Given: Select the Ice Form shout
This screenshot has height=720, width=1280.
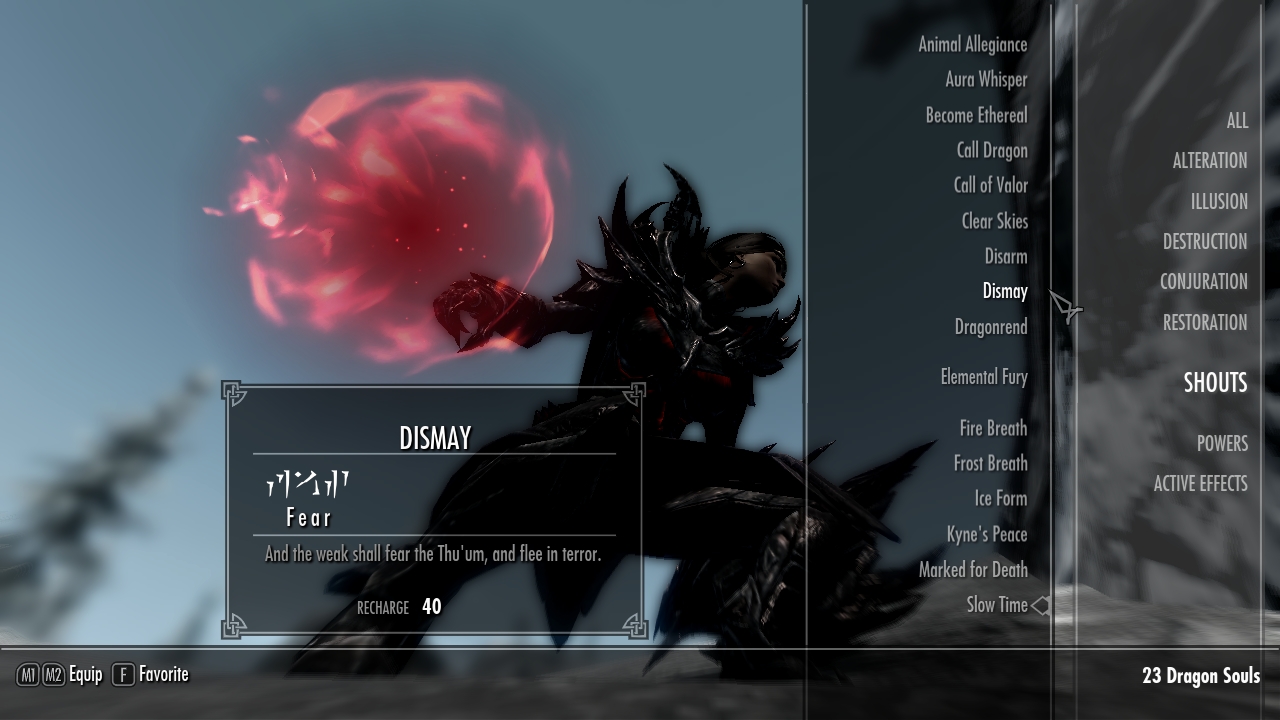Looking at the screenshot, I should coord(1000,499).
